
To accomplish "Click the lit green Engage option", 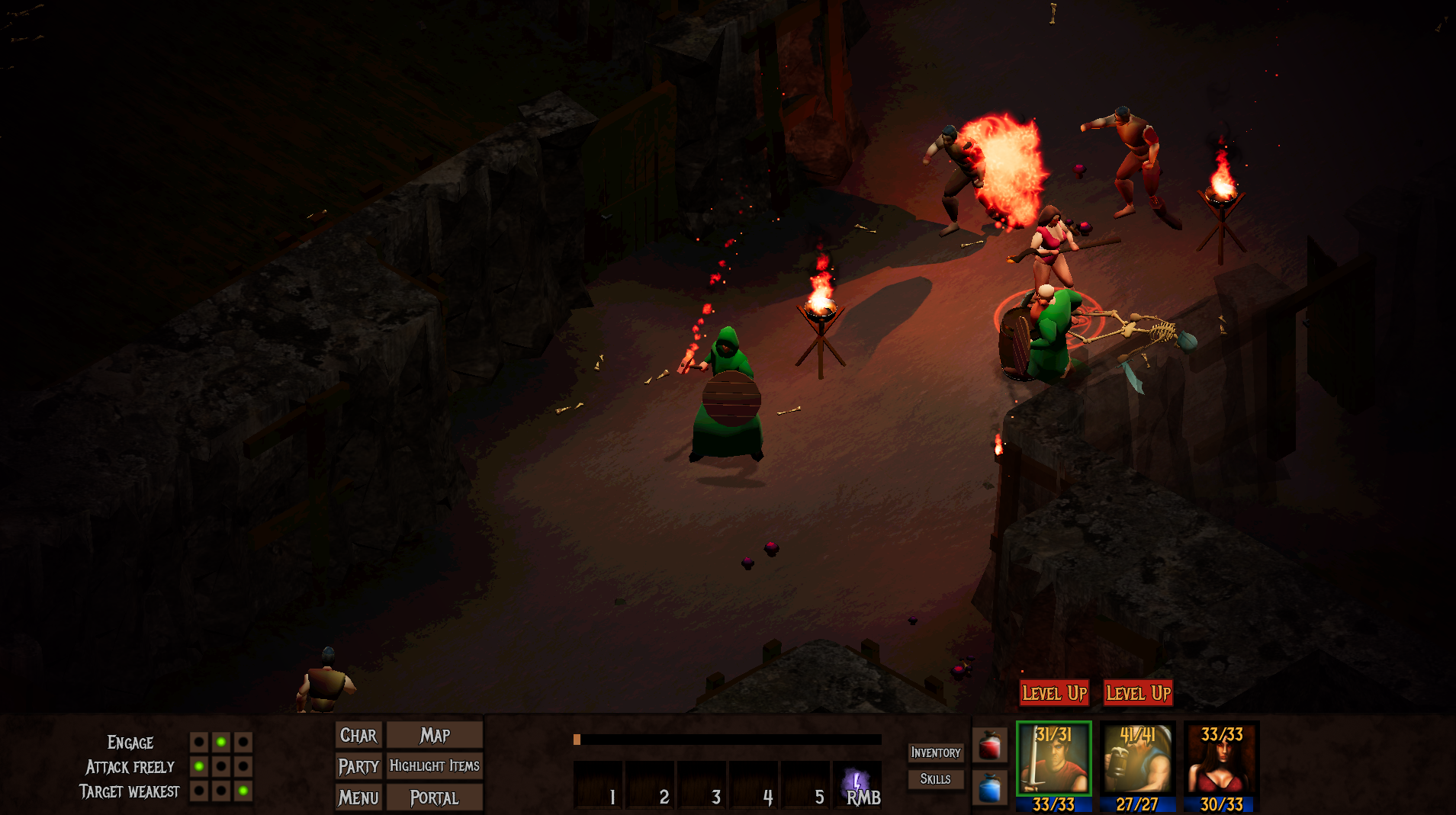I will point(221,742).
